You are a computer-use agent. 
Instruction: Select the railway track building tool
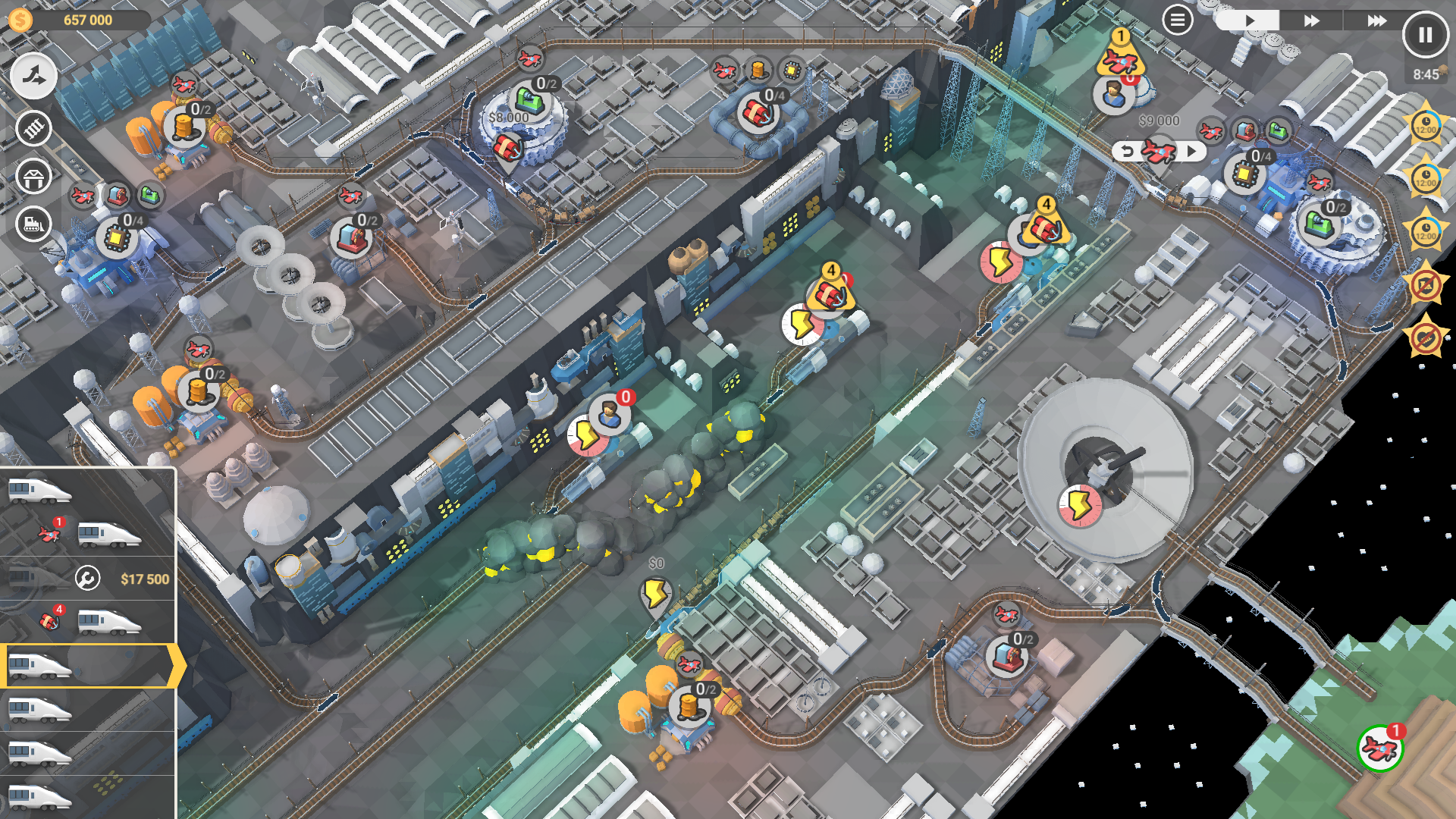coord(33,128)
